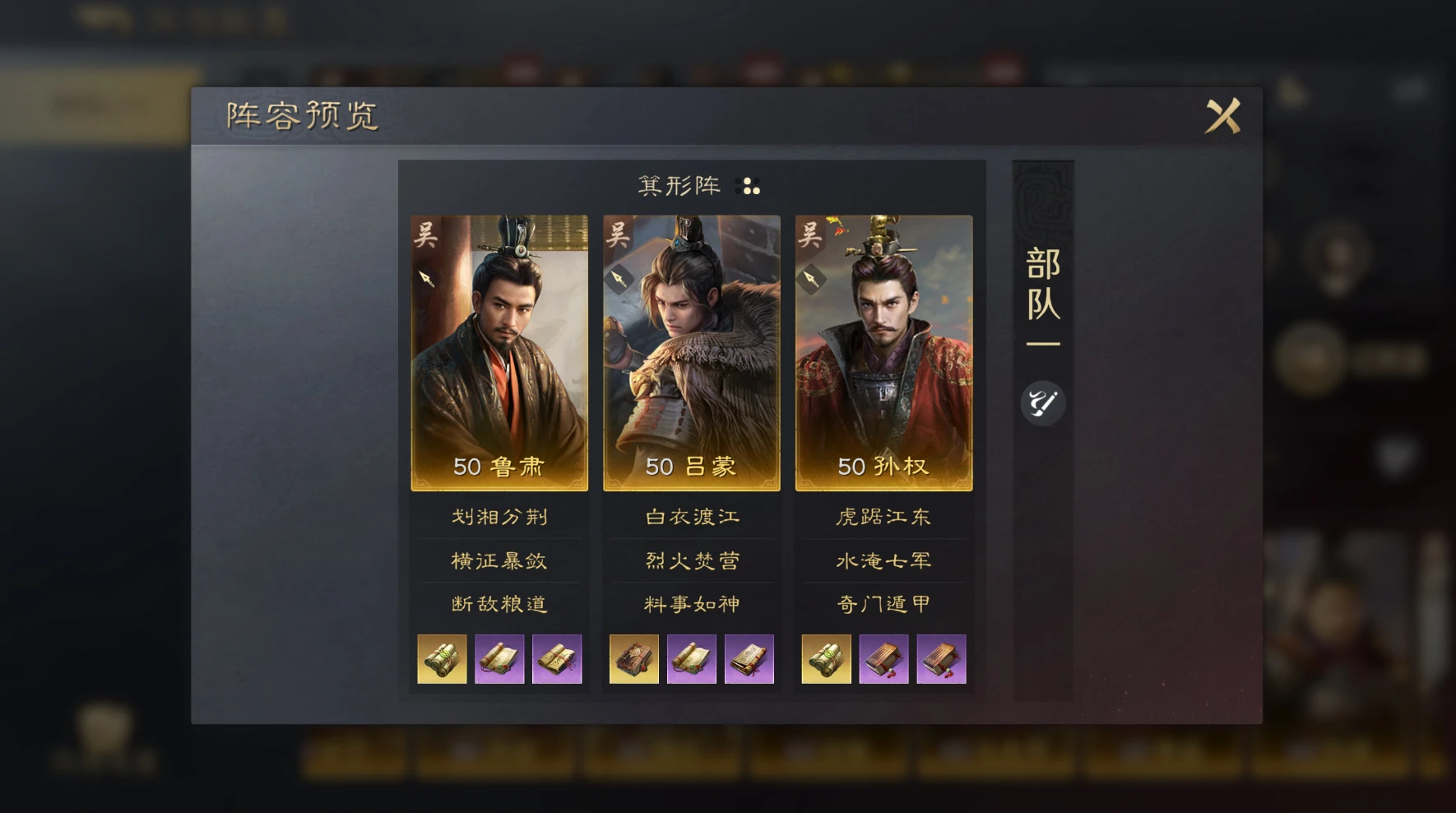Screen dimensions: 1456x813
Task: Select Lü Meng's equipped weapon icon
Action: [622, 278]
